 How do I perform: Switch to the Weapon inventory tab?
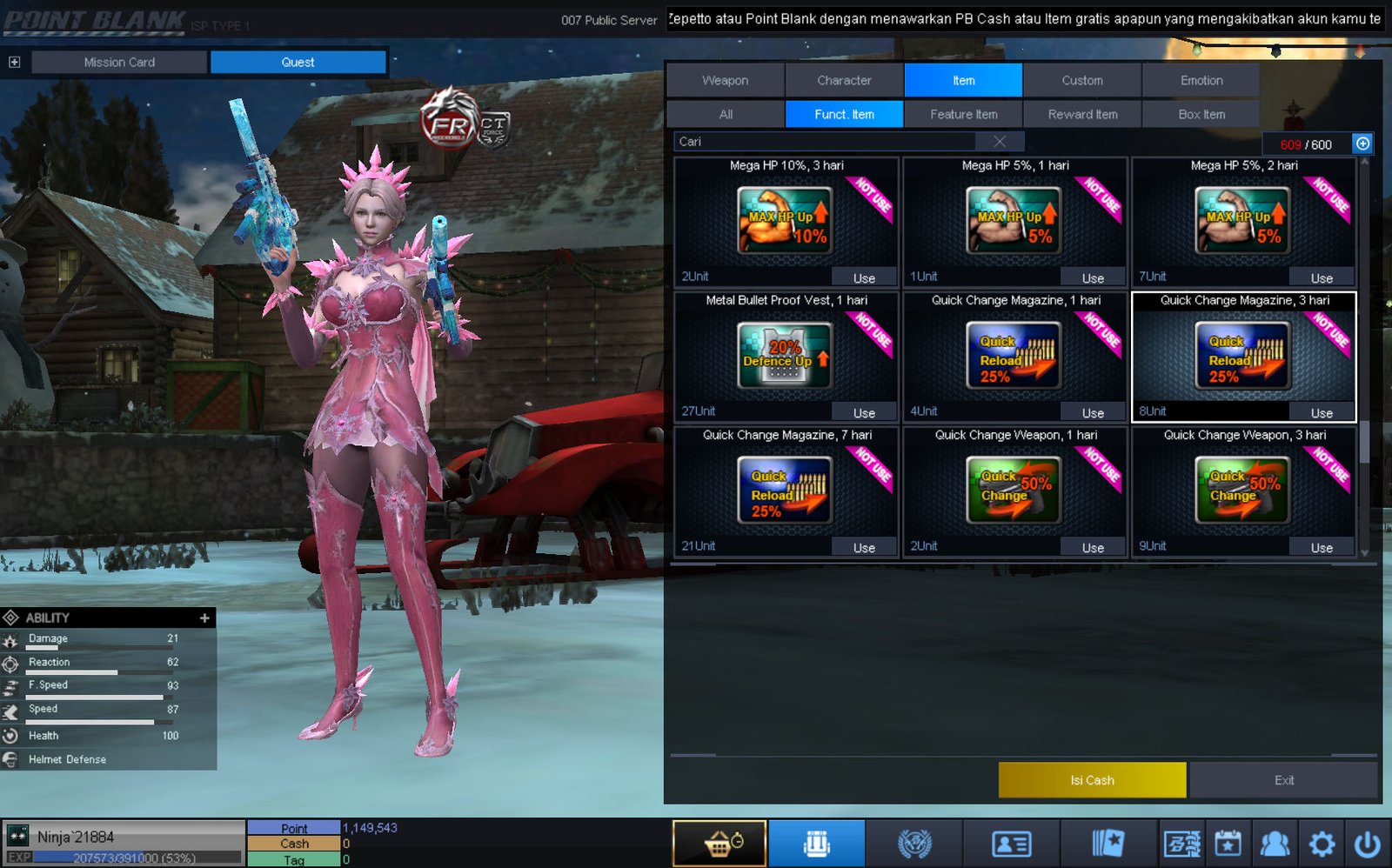[x=725, y=80]
